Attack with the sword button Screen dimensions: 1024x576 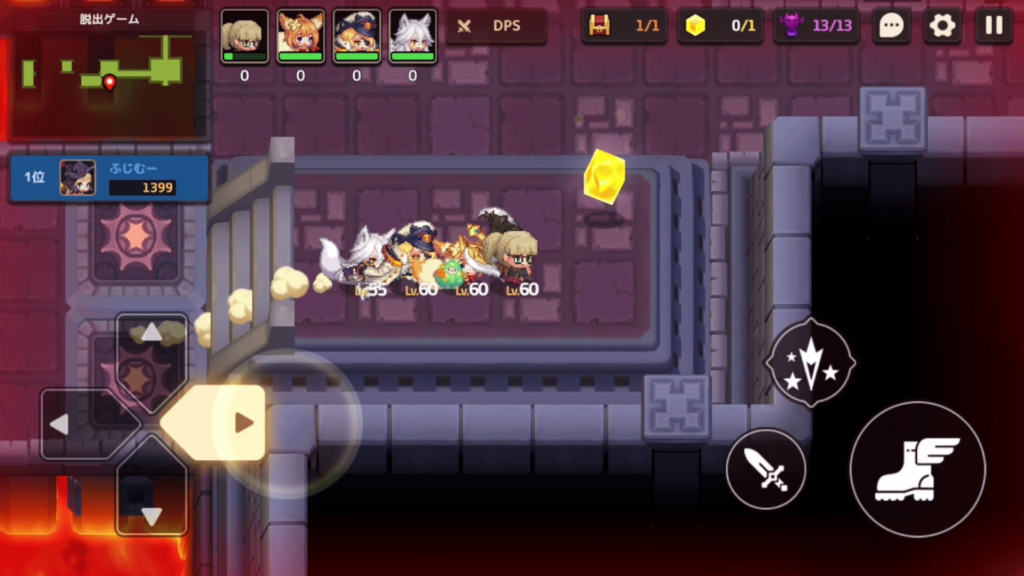766,468
